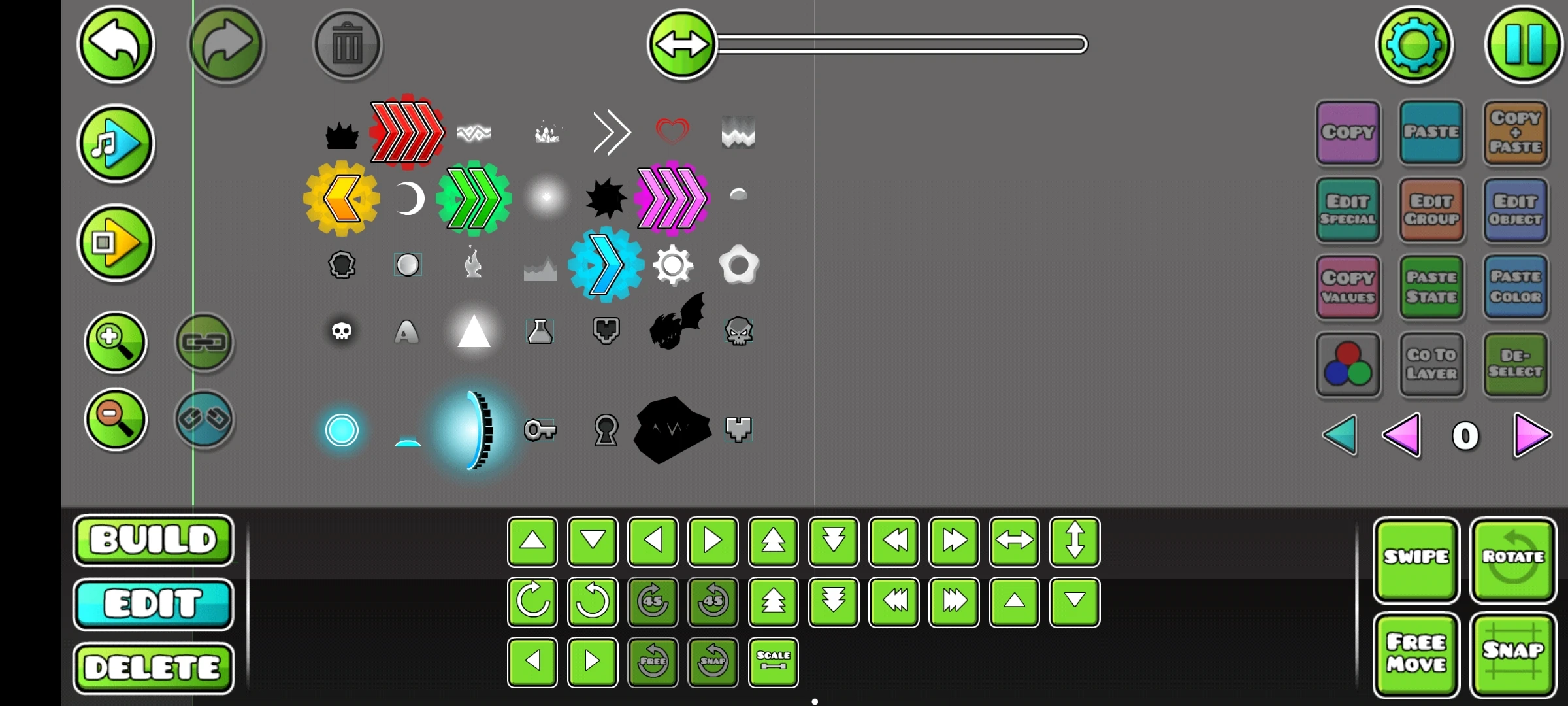Click the Redo arrow icon
Viewport: 1568px width, 706px height.
pyautogui.click(x=227, y=44)
